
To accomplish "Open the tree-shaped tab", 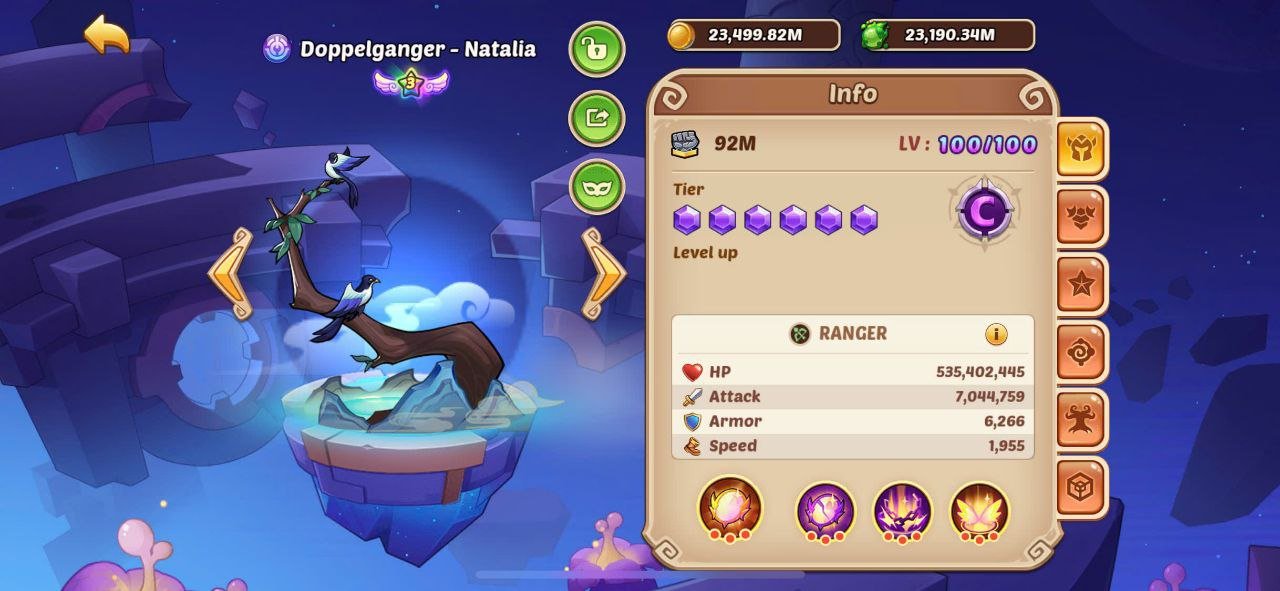I will tap(1082, 421).
